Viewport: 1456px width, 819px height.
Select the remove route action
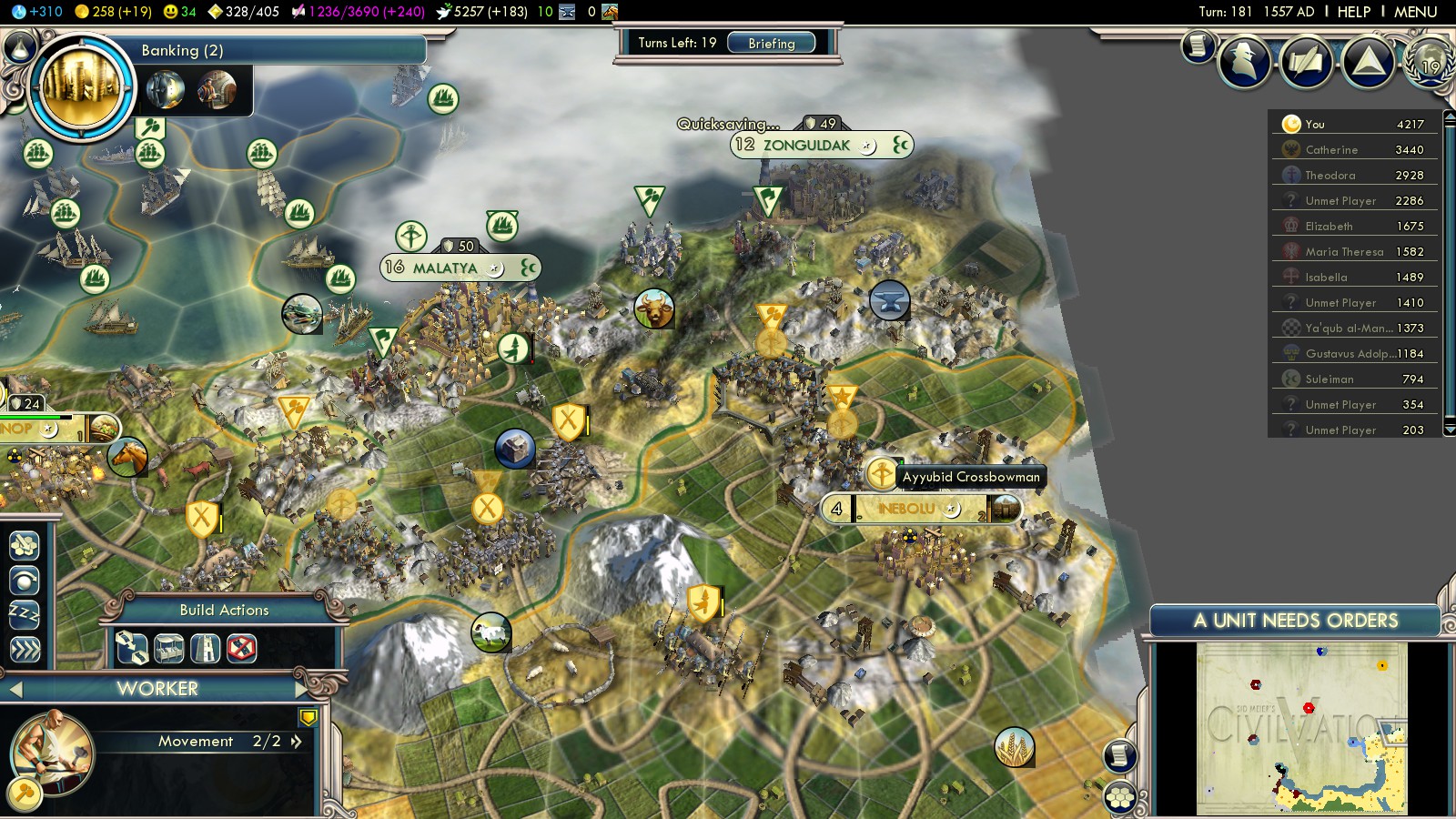(x=241, y=649)
